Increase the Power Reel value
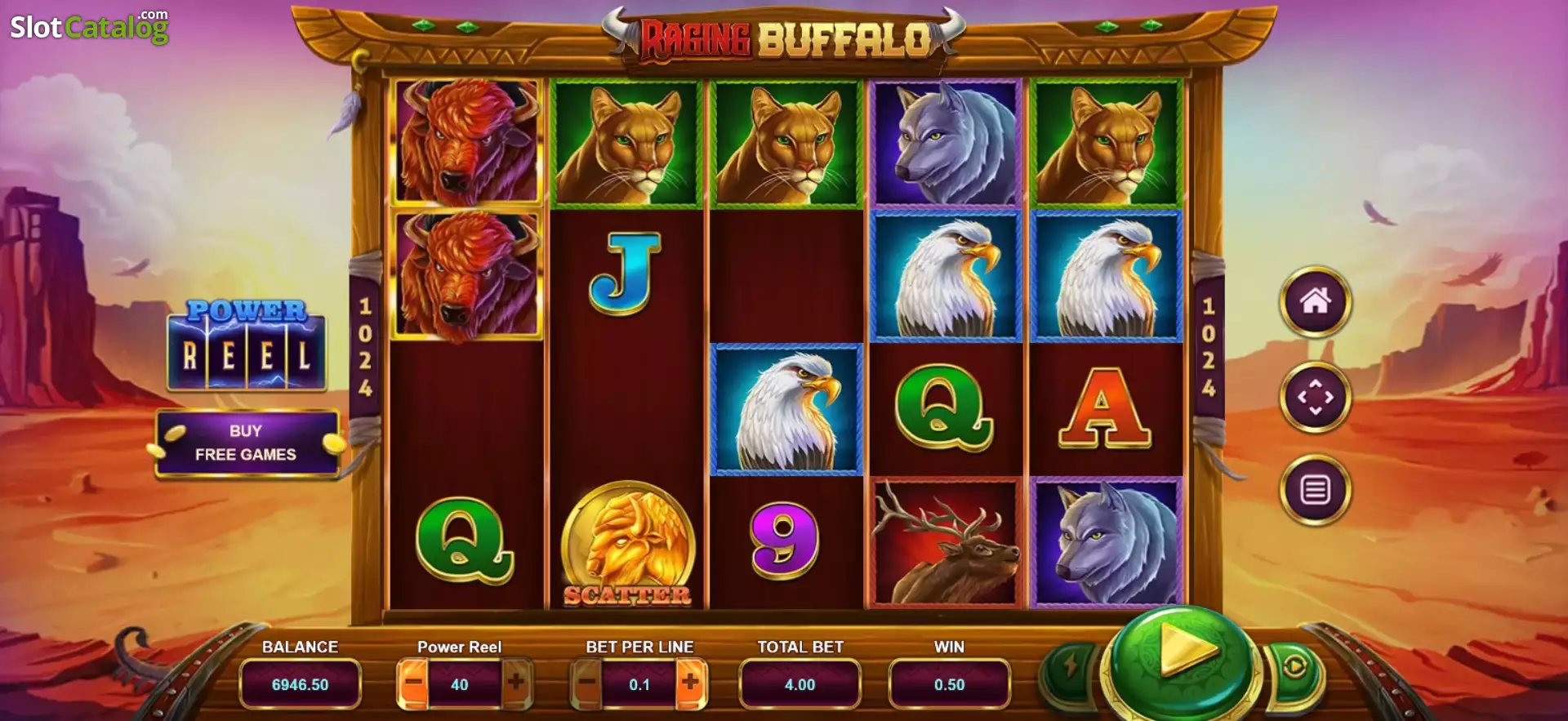 pyautogui.click(x=516, y=683)
